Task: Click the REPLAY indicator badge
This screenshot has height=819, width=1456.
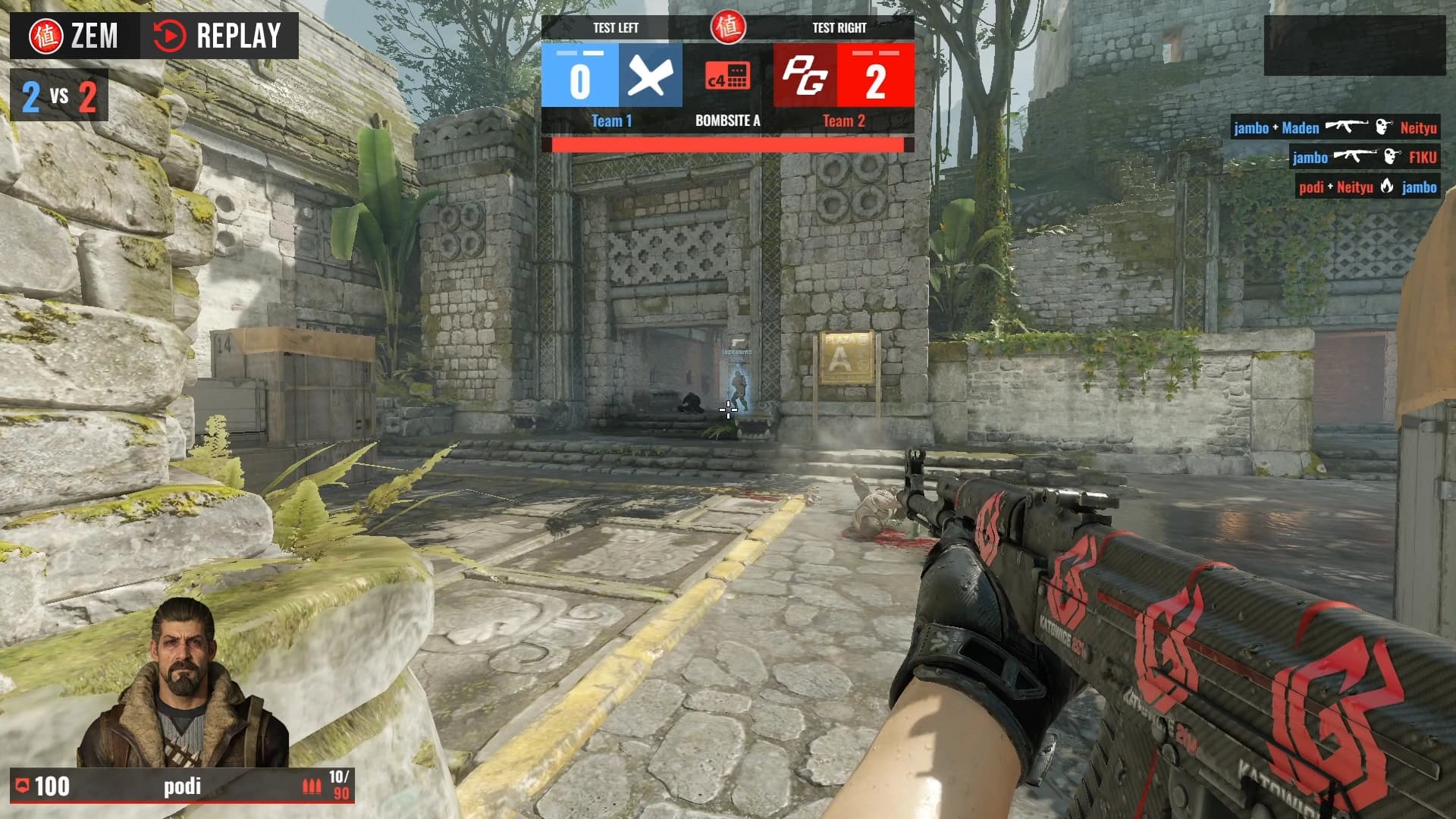Action: 218,36
